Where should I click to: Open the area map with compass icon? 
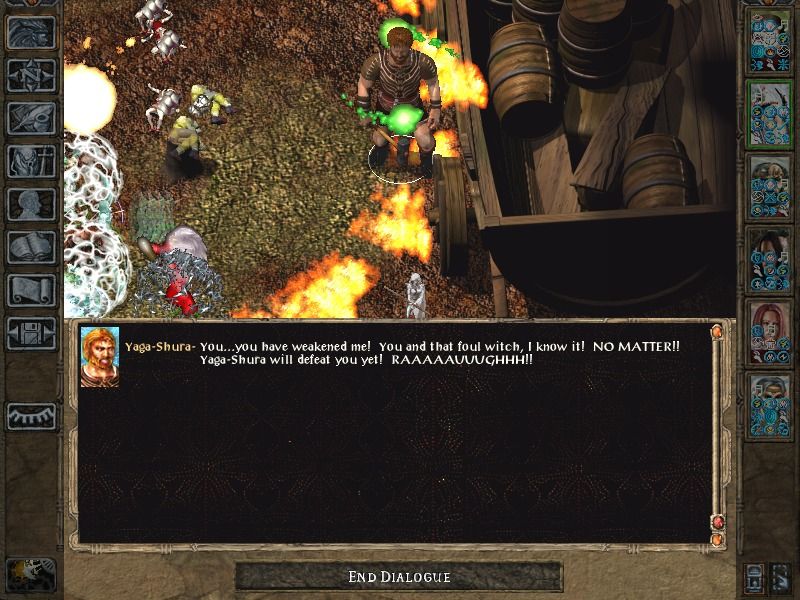click(x=31, y=76)
